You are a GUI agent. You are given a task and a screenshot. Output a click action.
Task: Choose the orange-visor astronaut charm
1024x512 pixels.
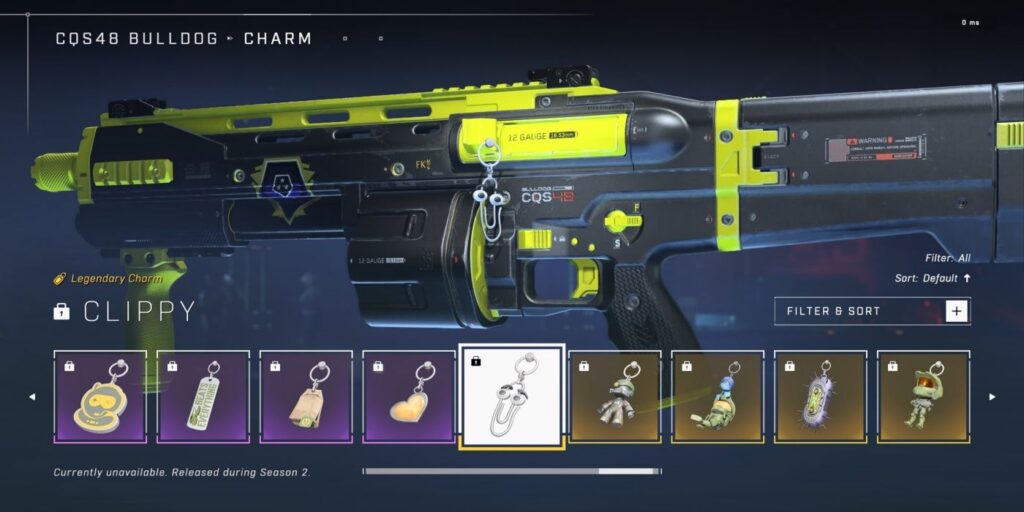(923, 396)
